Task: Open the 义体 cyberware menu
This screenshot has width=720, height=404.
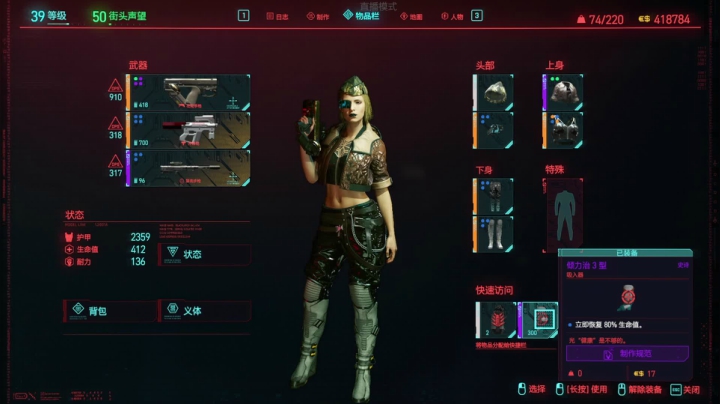Action: [203, 311]
